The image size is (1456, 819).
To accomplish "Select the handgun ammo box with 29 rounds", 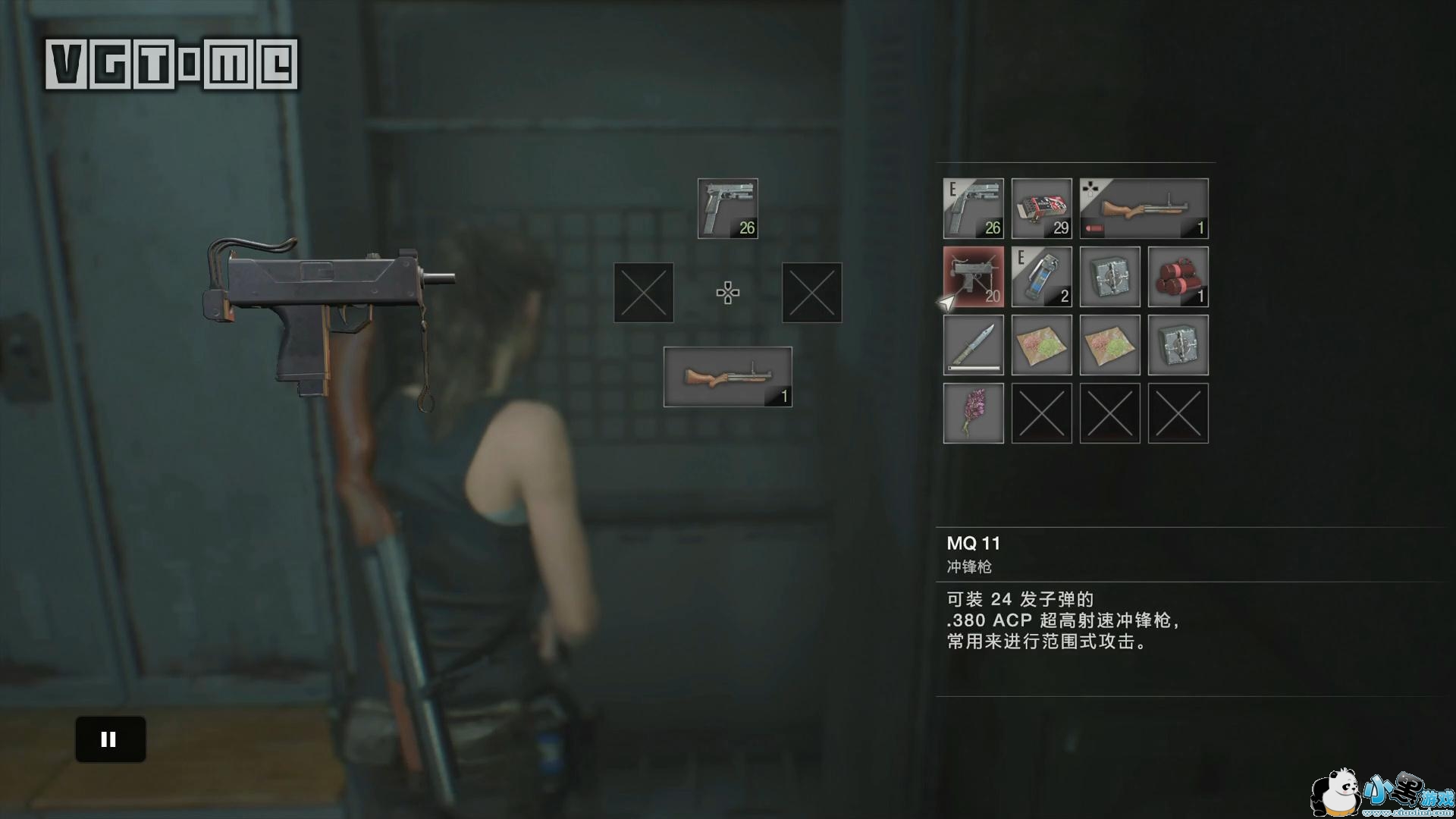I will 1041,209.
